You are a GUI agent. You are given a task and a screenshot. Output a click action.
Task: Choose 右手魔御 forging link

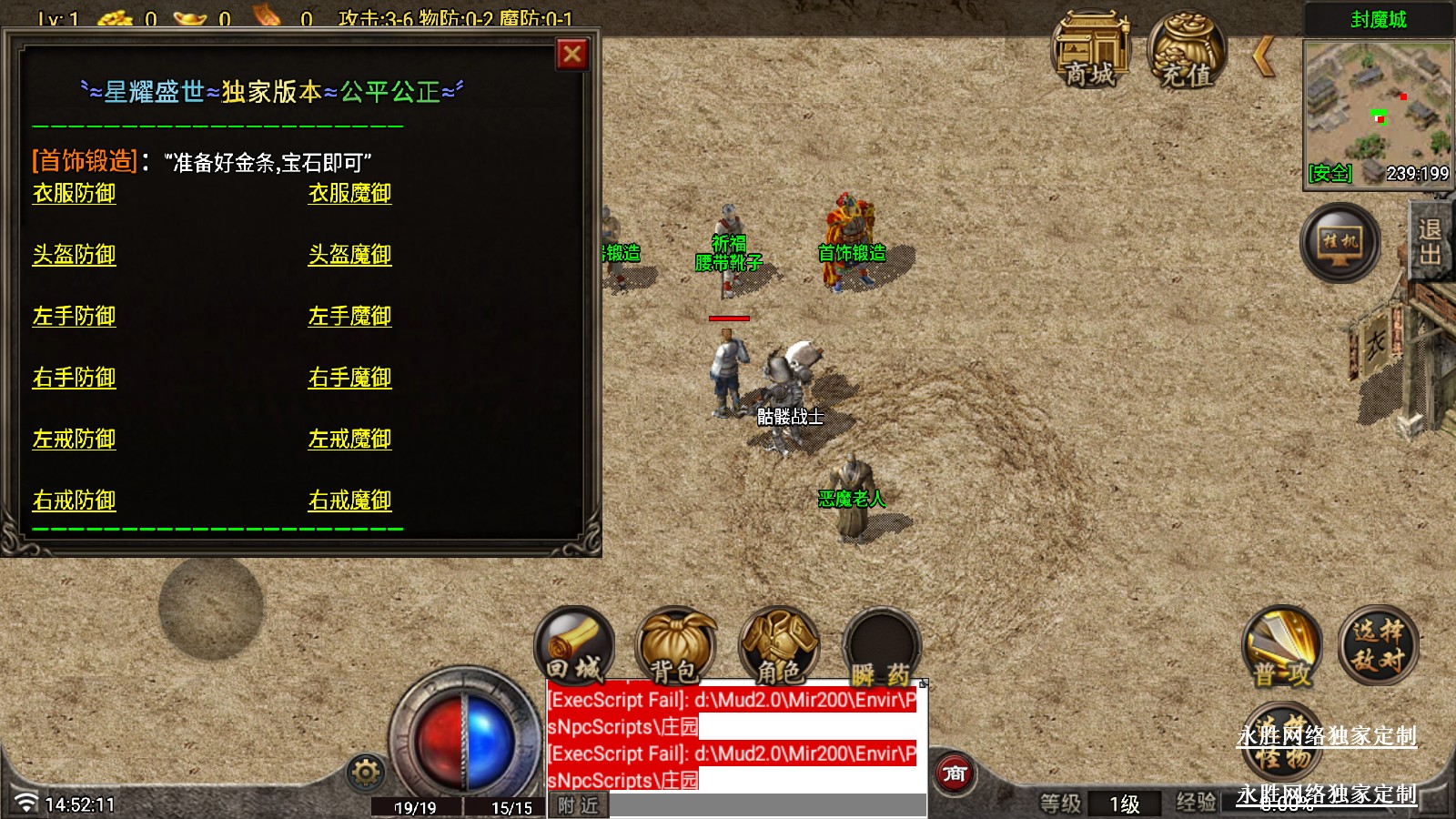349,378
